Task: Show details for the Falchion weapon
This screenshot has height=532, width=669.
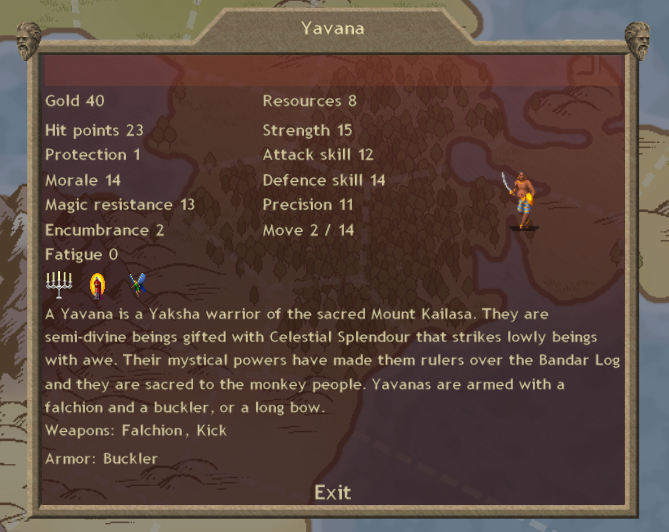Action: (x=152, y=431)
